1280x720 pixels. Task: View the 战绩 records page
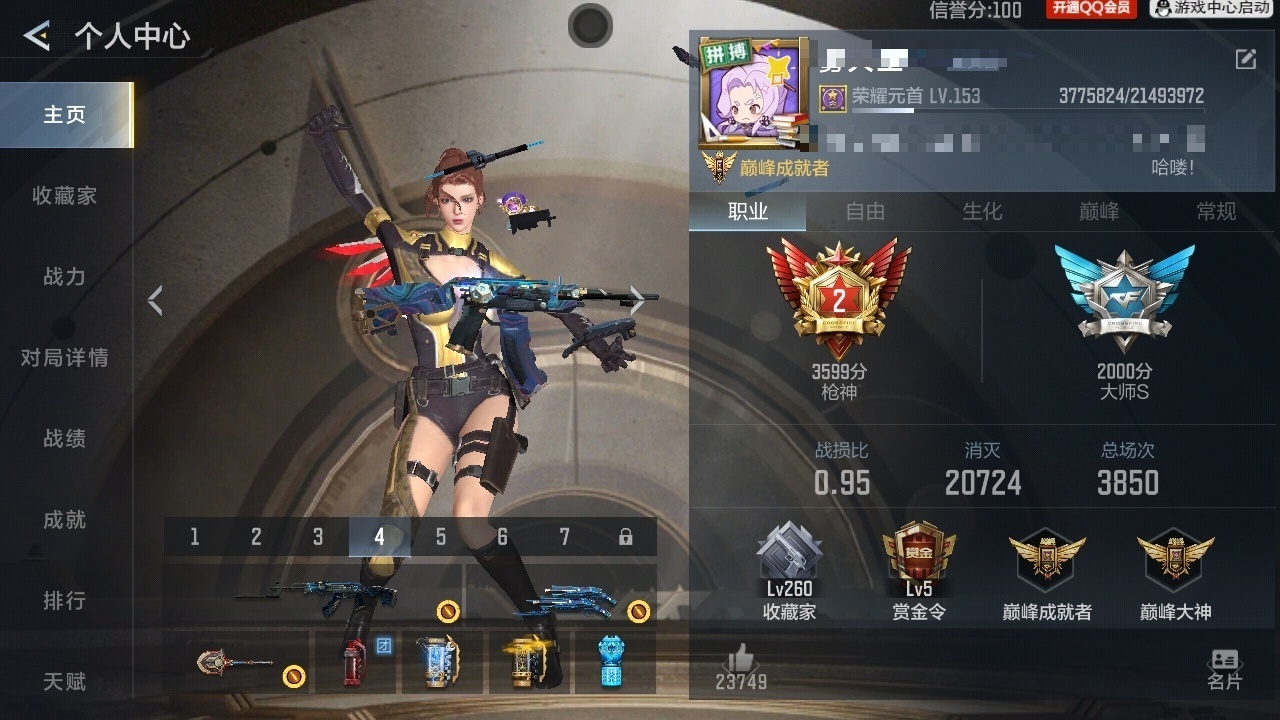(x=65, y=439)
